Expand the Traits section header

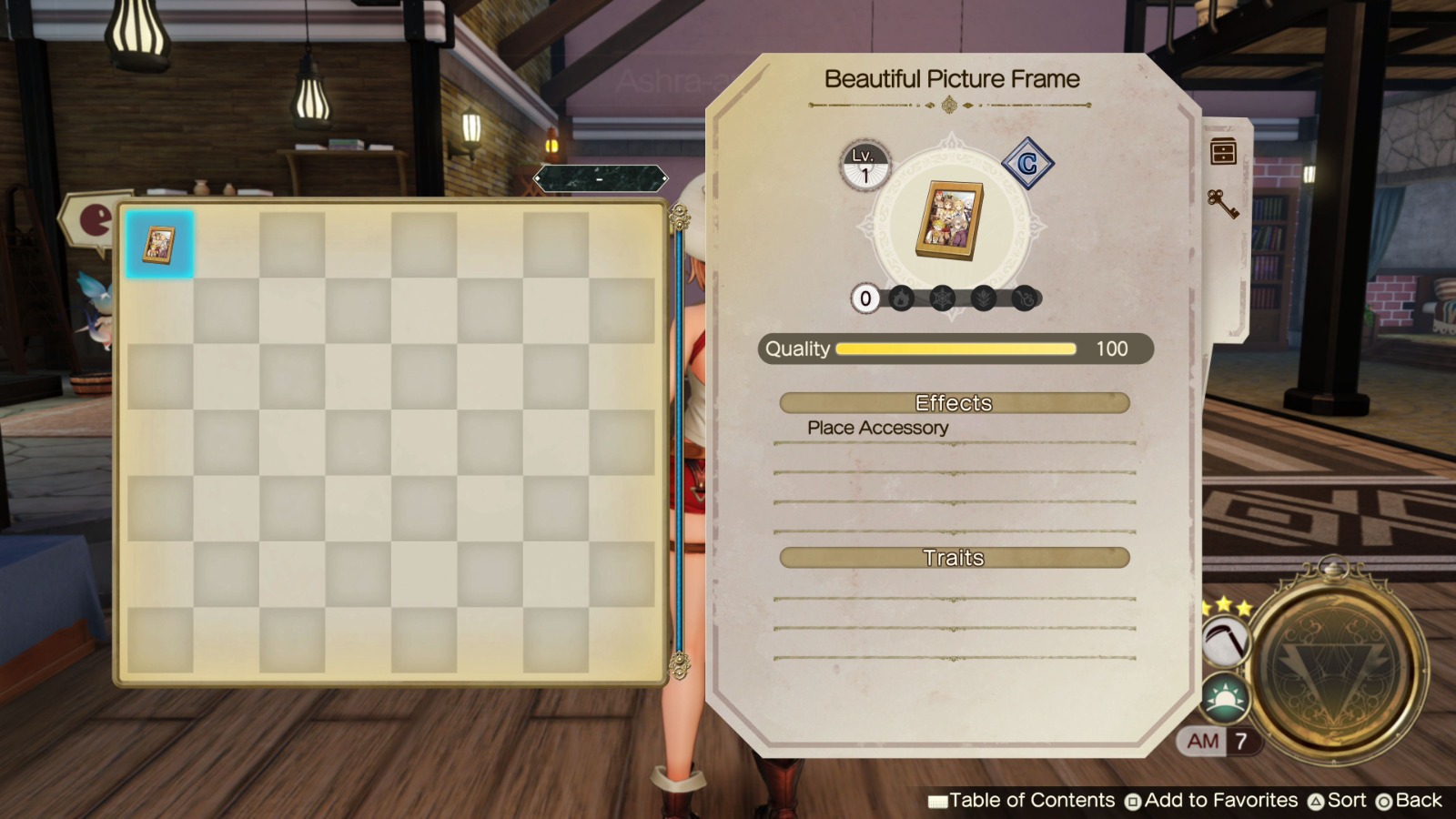coord(954,558)
